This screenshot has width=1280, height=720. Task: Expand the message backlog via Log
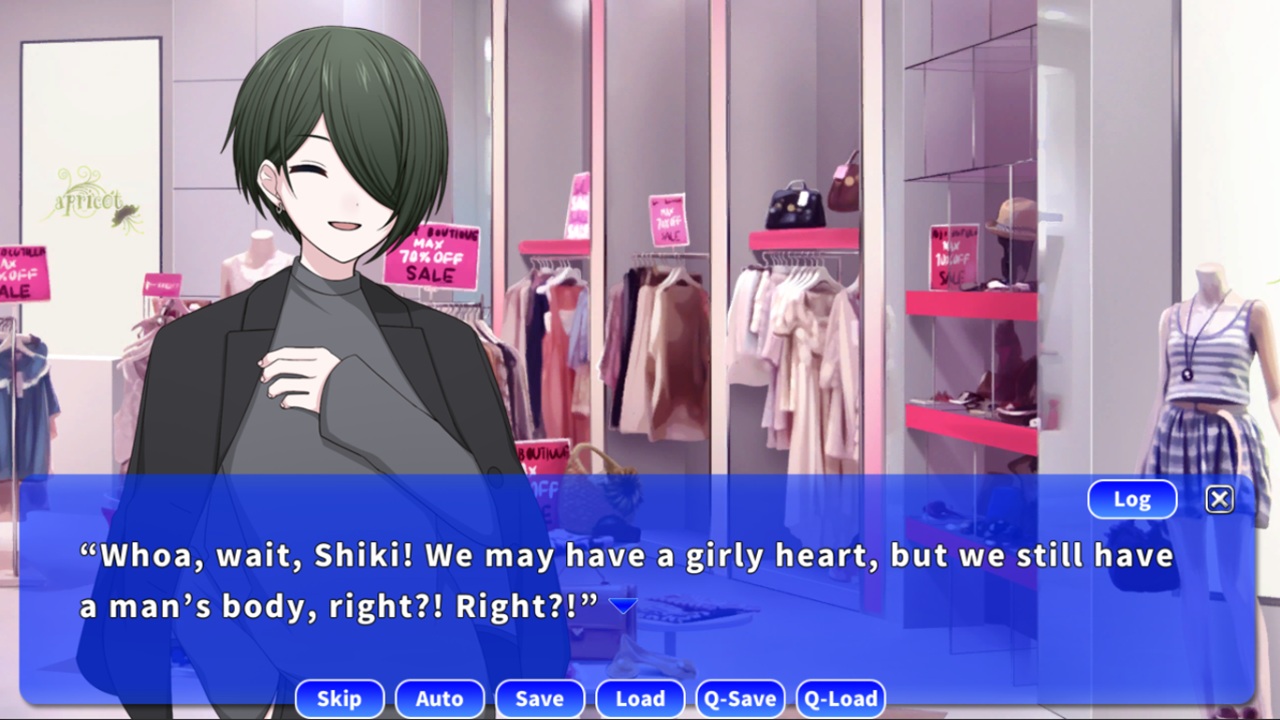1132,499
